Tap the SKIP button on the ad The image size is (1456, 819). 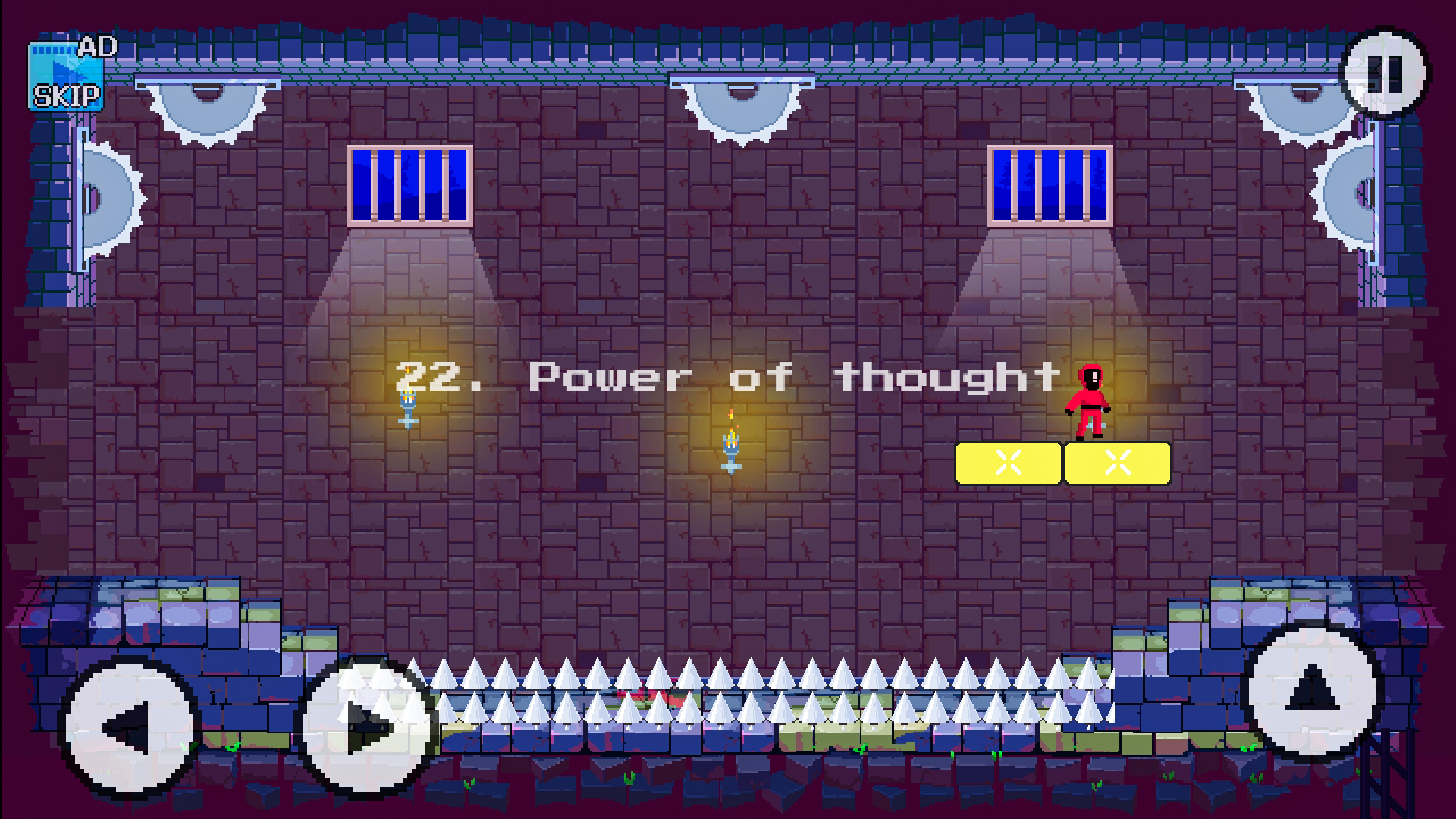[67, 97]
